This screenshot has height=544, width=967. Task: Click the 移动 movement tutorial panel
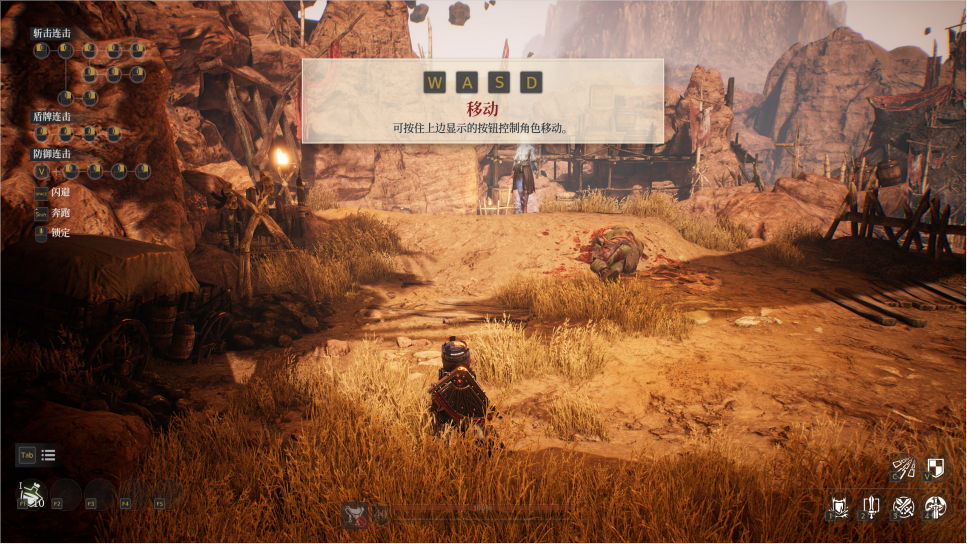click(483, 101)
